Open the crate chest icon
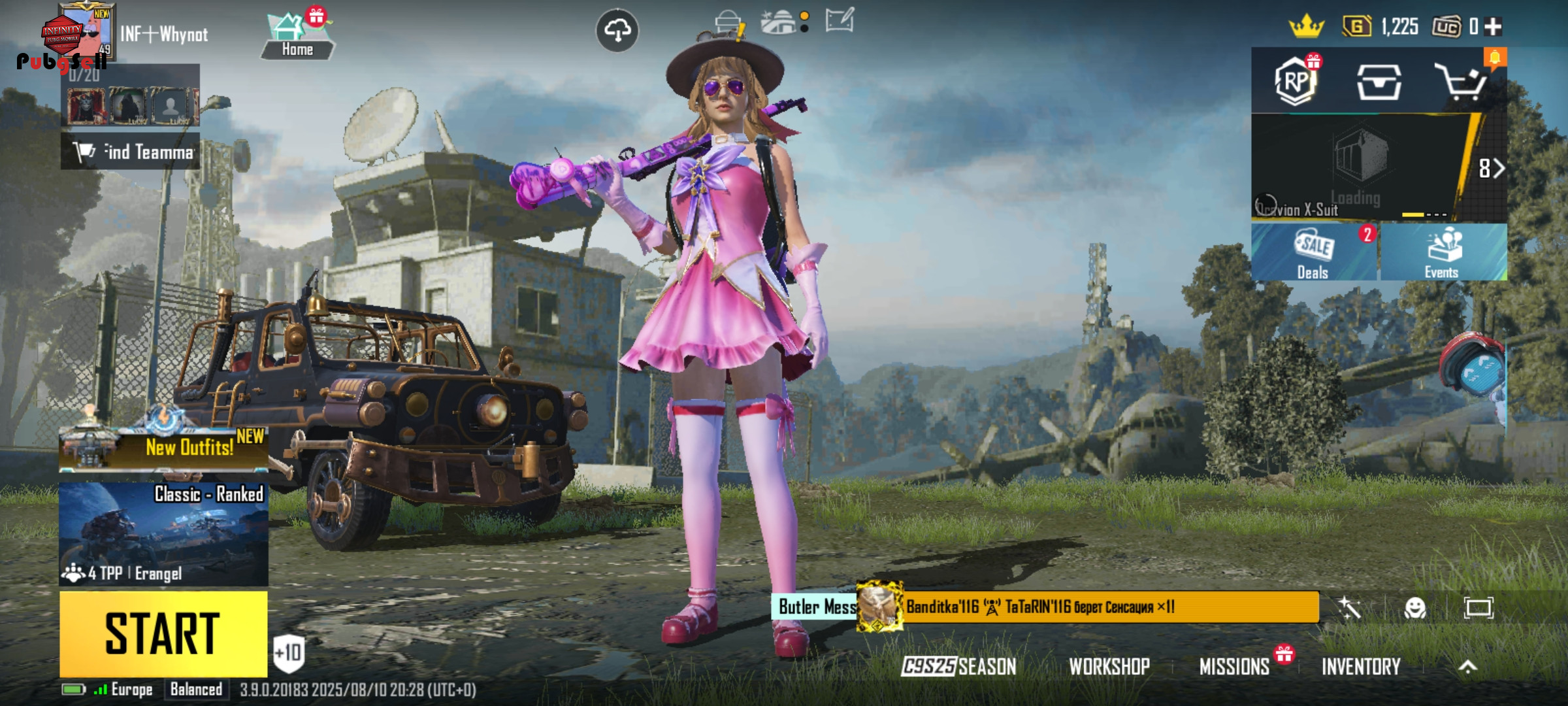Viewport: 1568px width, 706px height. (x=1379, y=82)
